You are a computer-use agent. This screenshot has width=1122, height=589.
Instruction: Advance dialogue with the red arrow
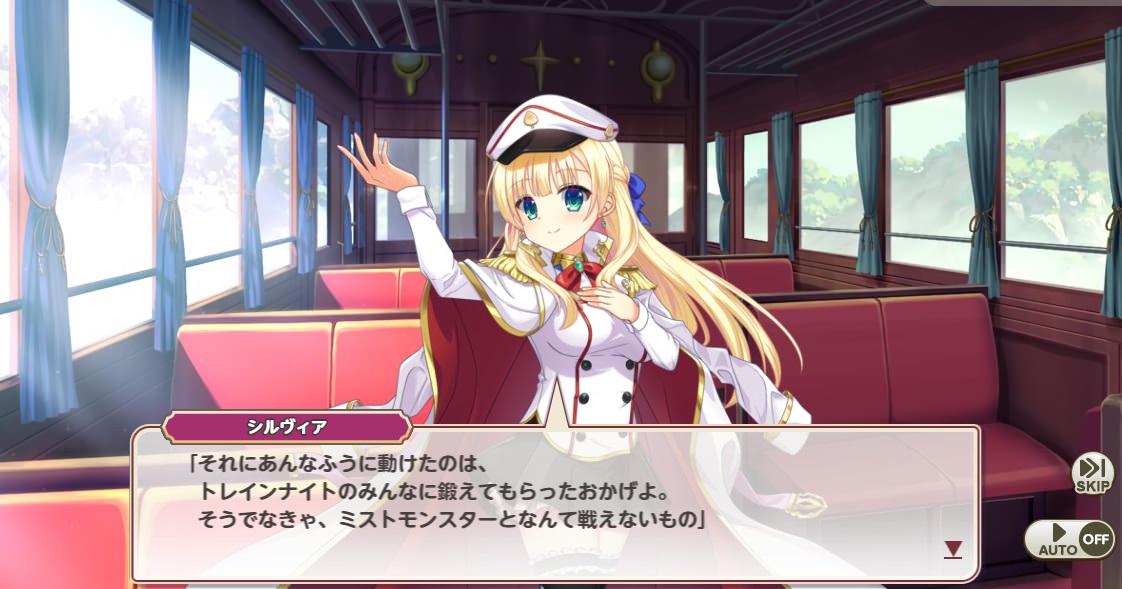point(953,549)
